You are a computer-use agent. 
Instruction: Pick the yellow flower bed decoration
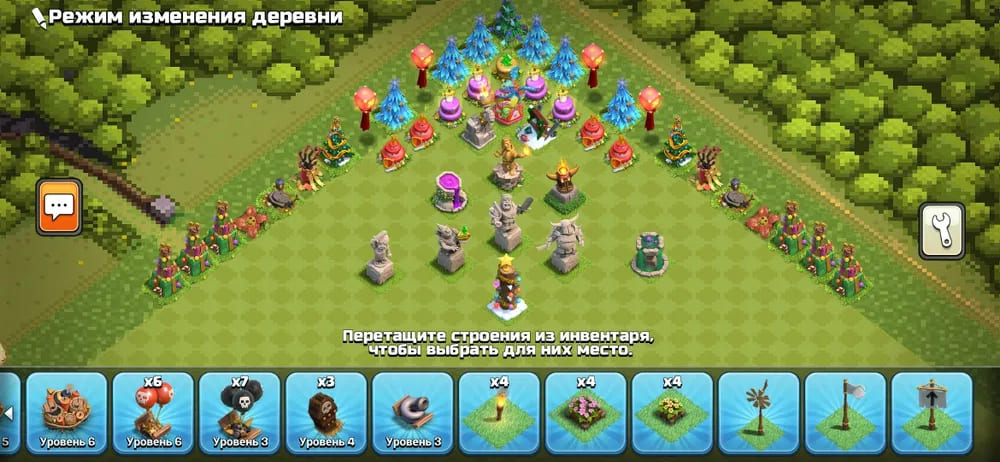tap(672, 412)
